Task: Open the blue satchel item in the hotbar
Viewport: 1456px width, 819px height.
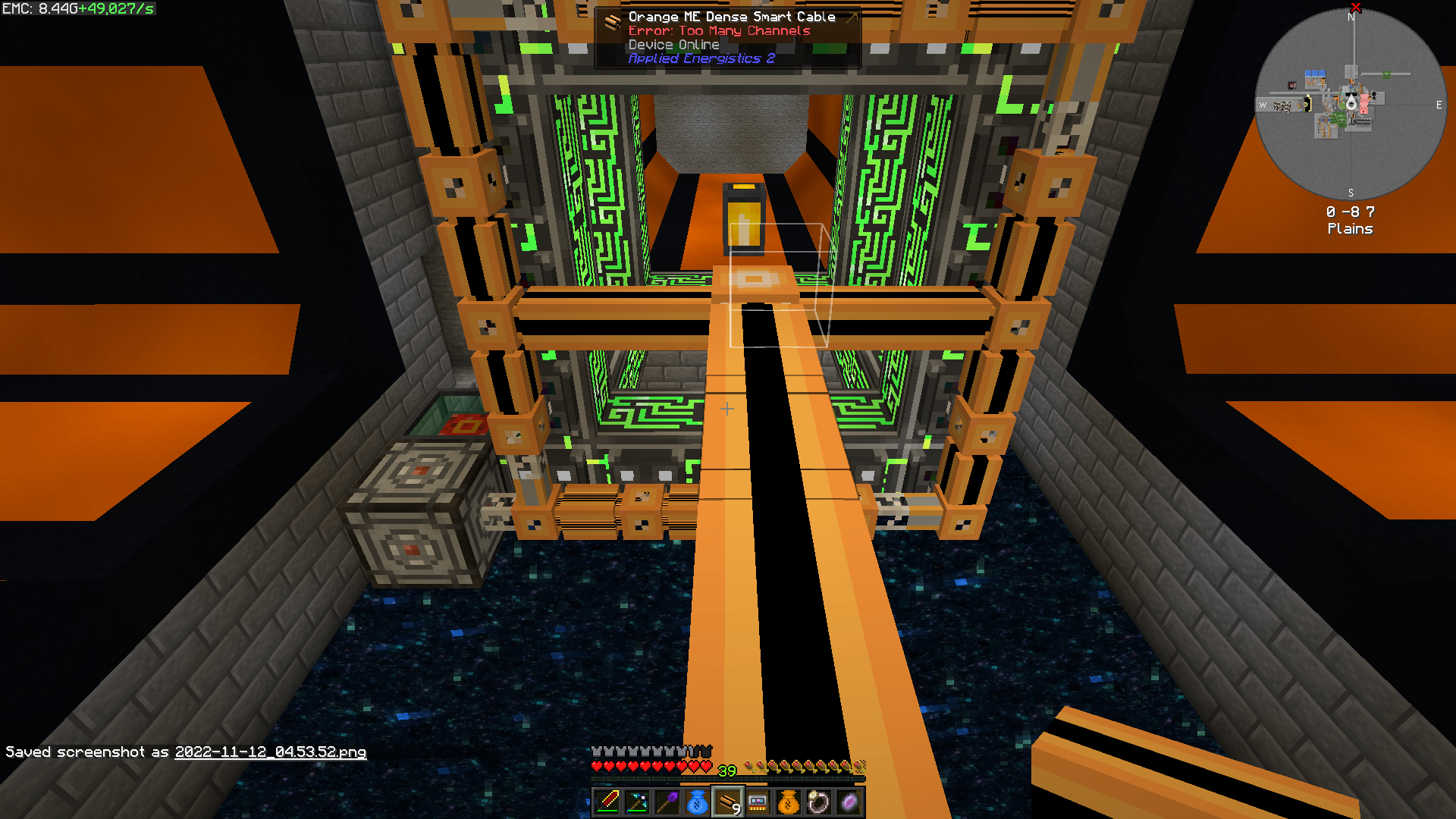Action: [x=696, y=802]
